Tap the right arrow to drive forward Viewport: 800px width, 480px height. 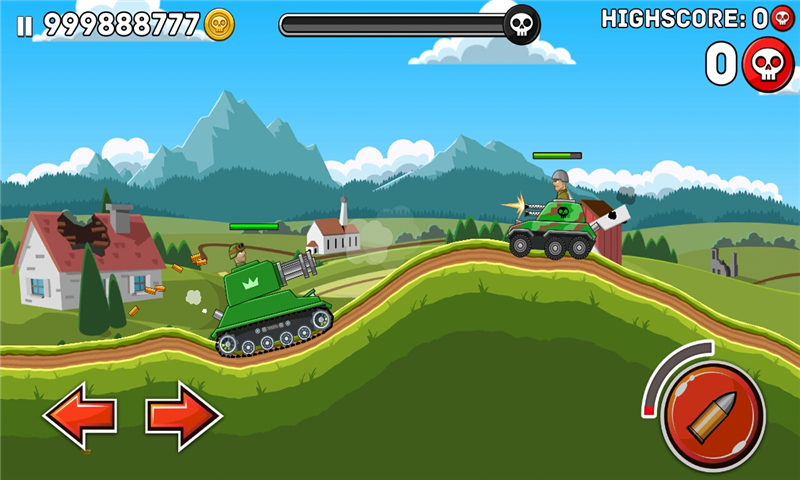[183, 415]
